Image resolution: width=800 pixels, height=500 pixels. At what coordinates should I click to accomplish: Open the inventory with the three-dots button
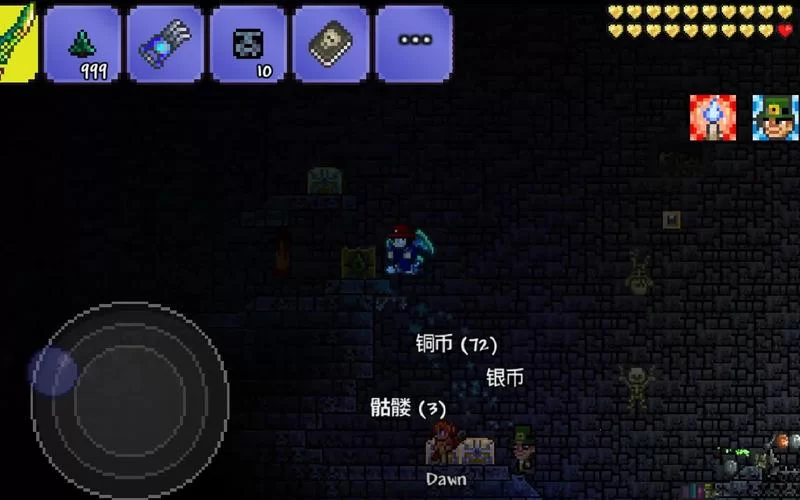[x=413, y=44]
